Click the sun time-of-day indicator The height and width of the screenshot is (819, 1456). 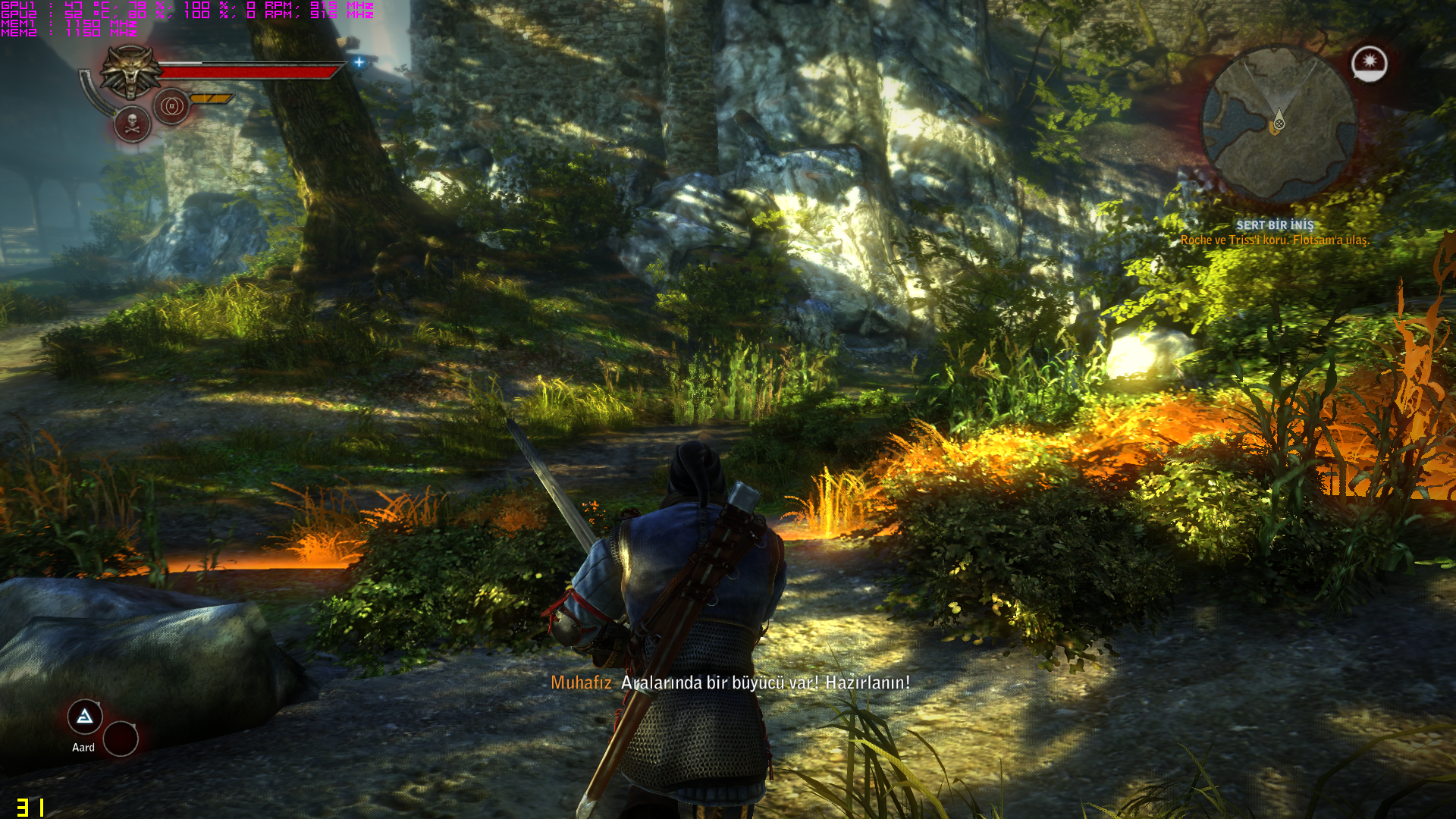tap(1369, 63)
